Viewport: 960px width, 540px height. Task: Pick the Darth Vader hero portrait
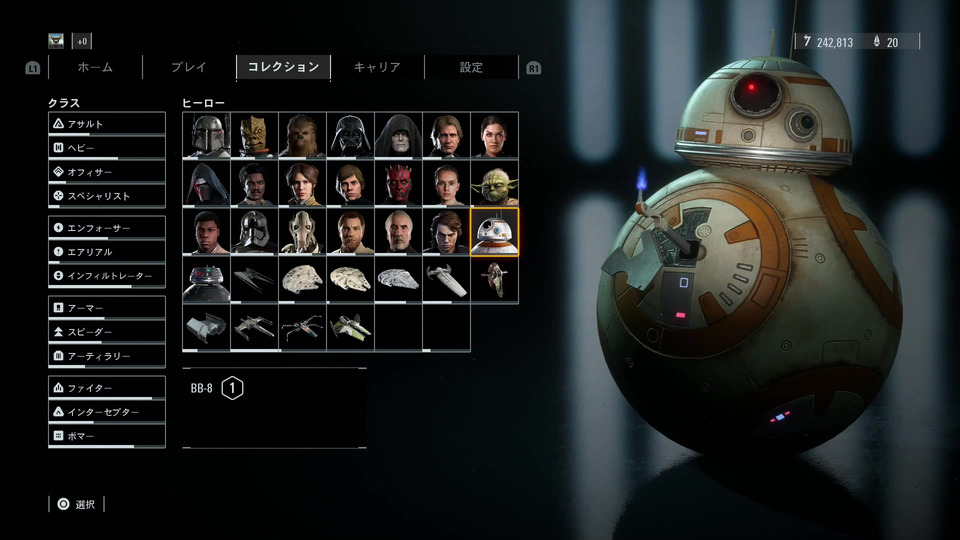350,135
